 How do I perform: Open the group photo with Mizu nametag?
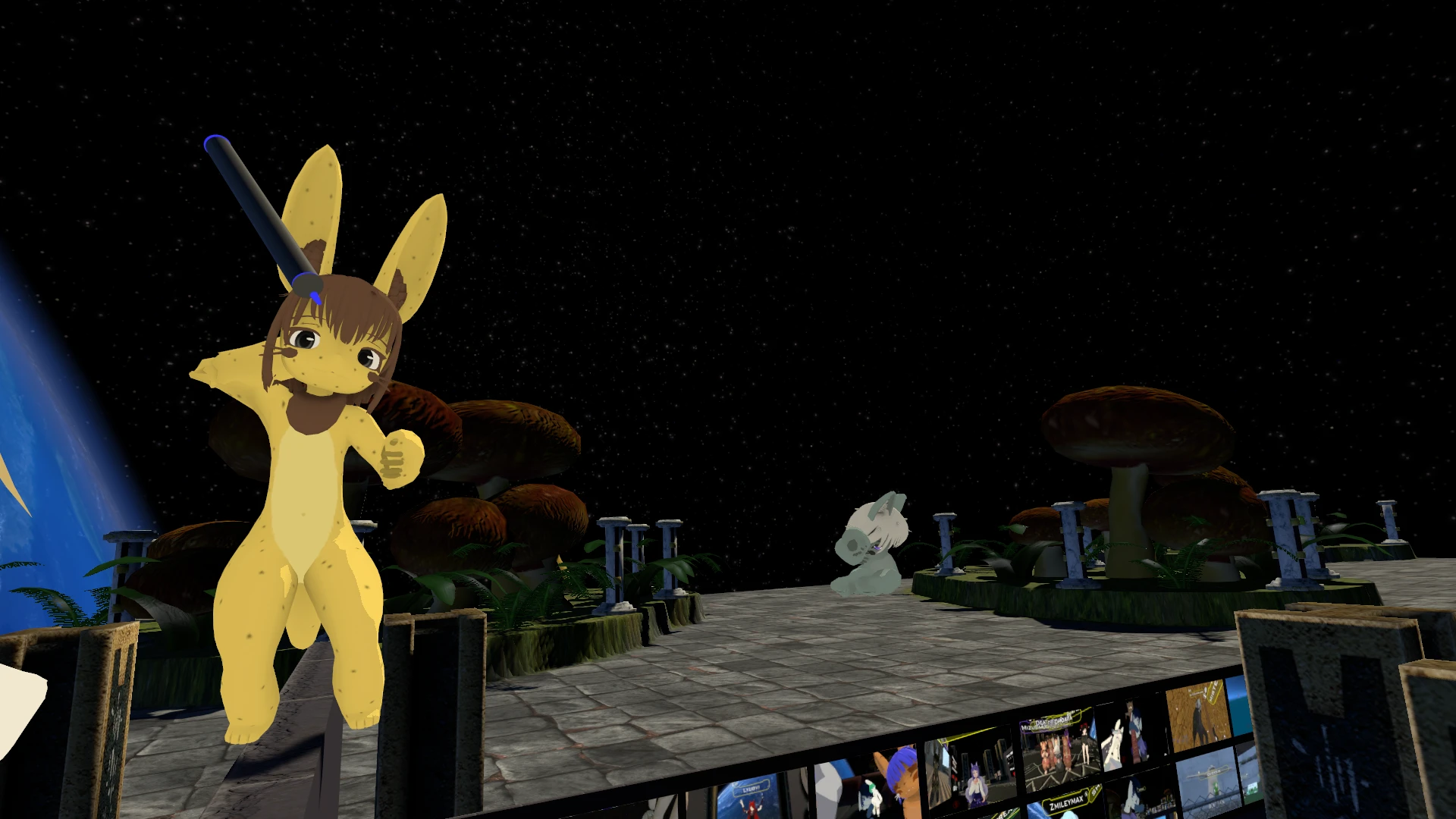pos(1059,747)
